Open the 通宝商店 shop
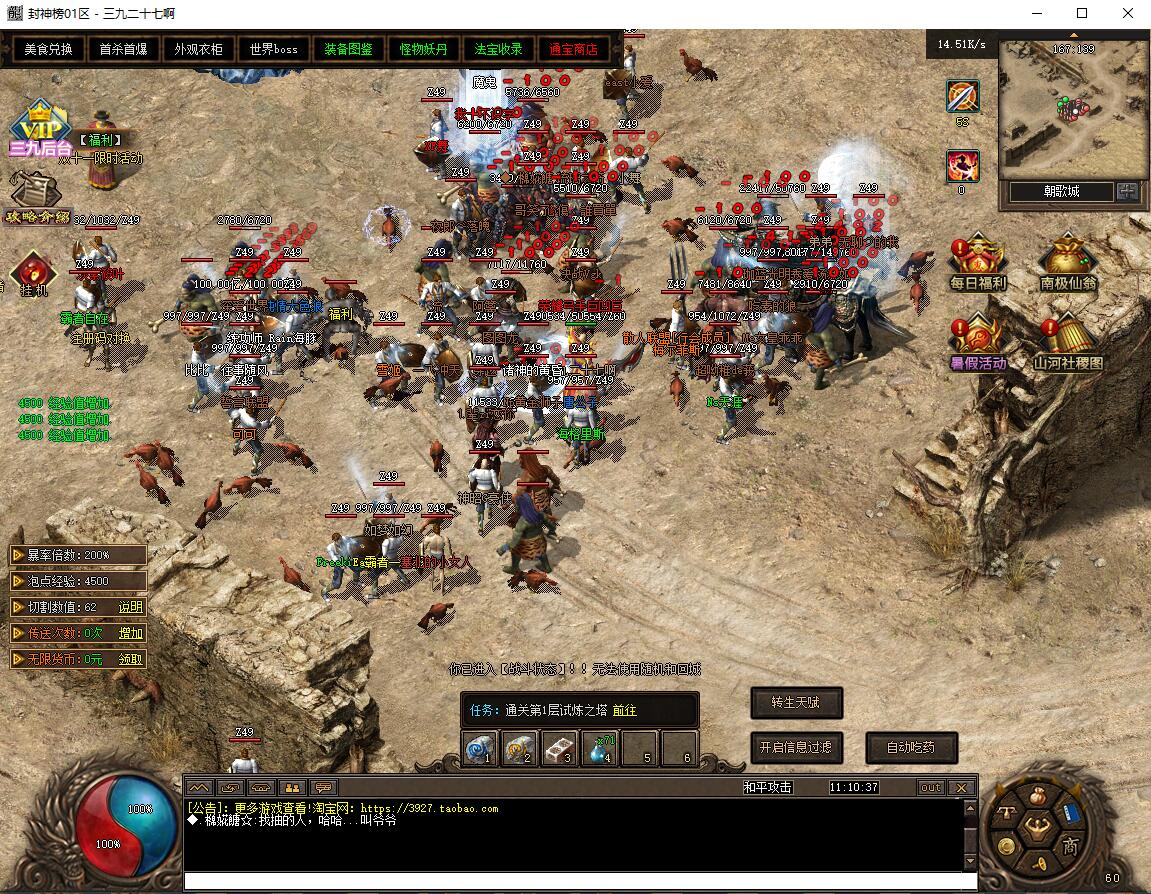 pos(573,49)
